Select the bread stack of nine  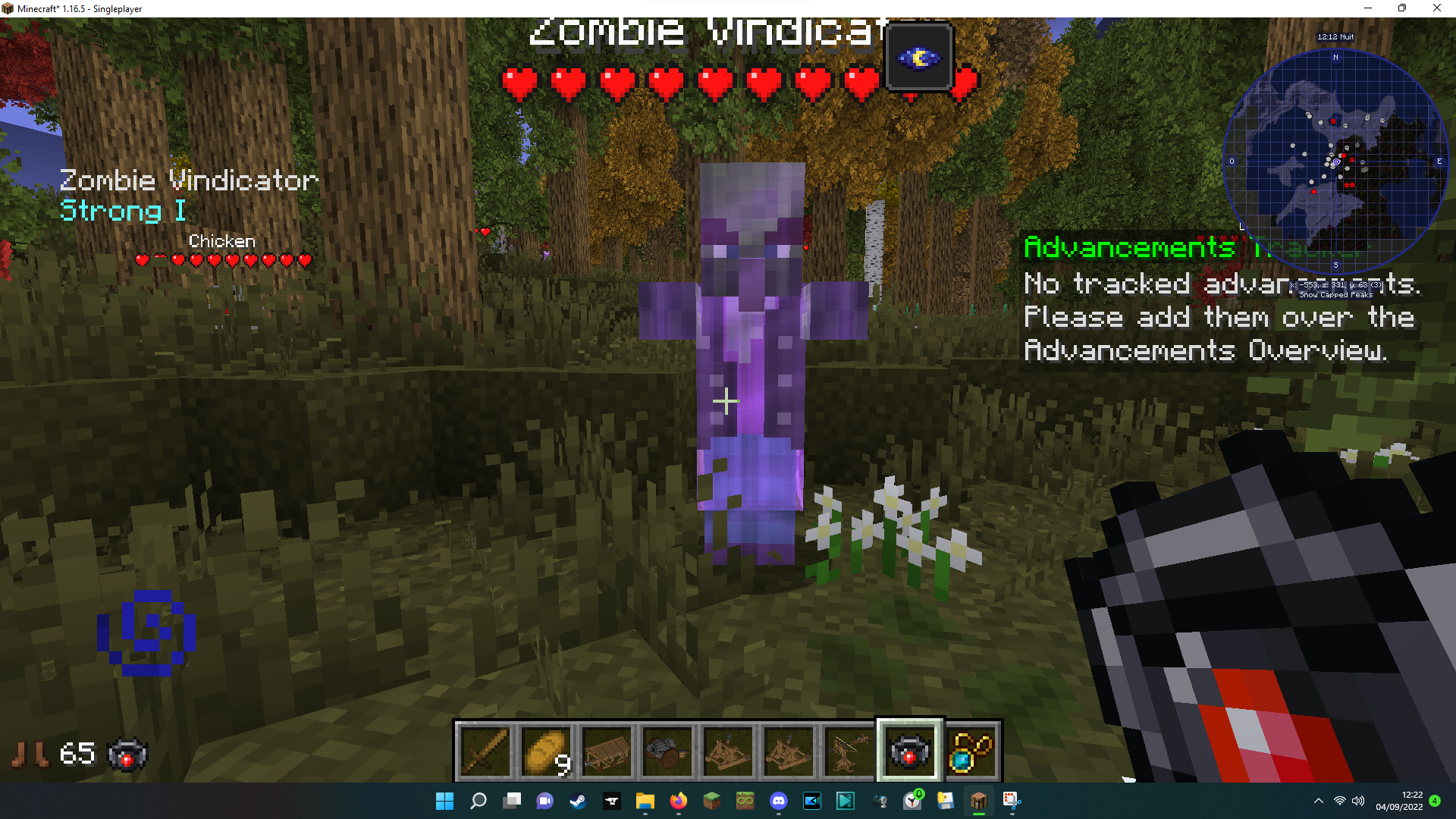coord(547,752)
